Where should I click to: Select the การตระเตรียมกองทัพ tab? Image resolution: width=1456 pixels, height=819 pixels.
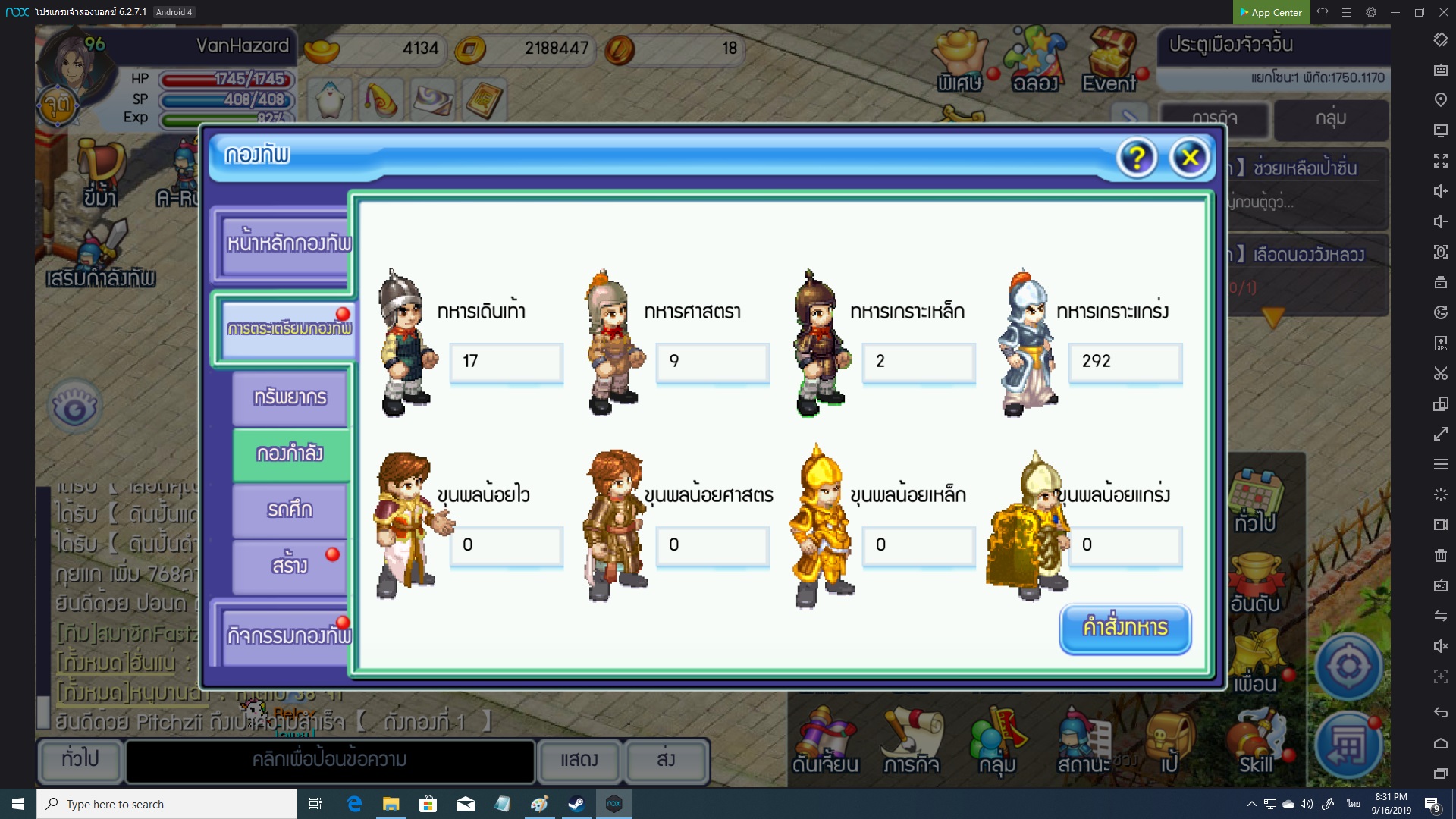click(x=288, y=329)
